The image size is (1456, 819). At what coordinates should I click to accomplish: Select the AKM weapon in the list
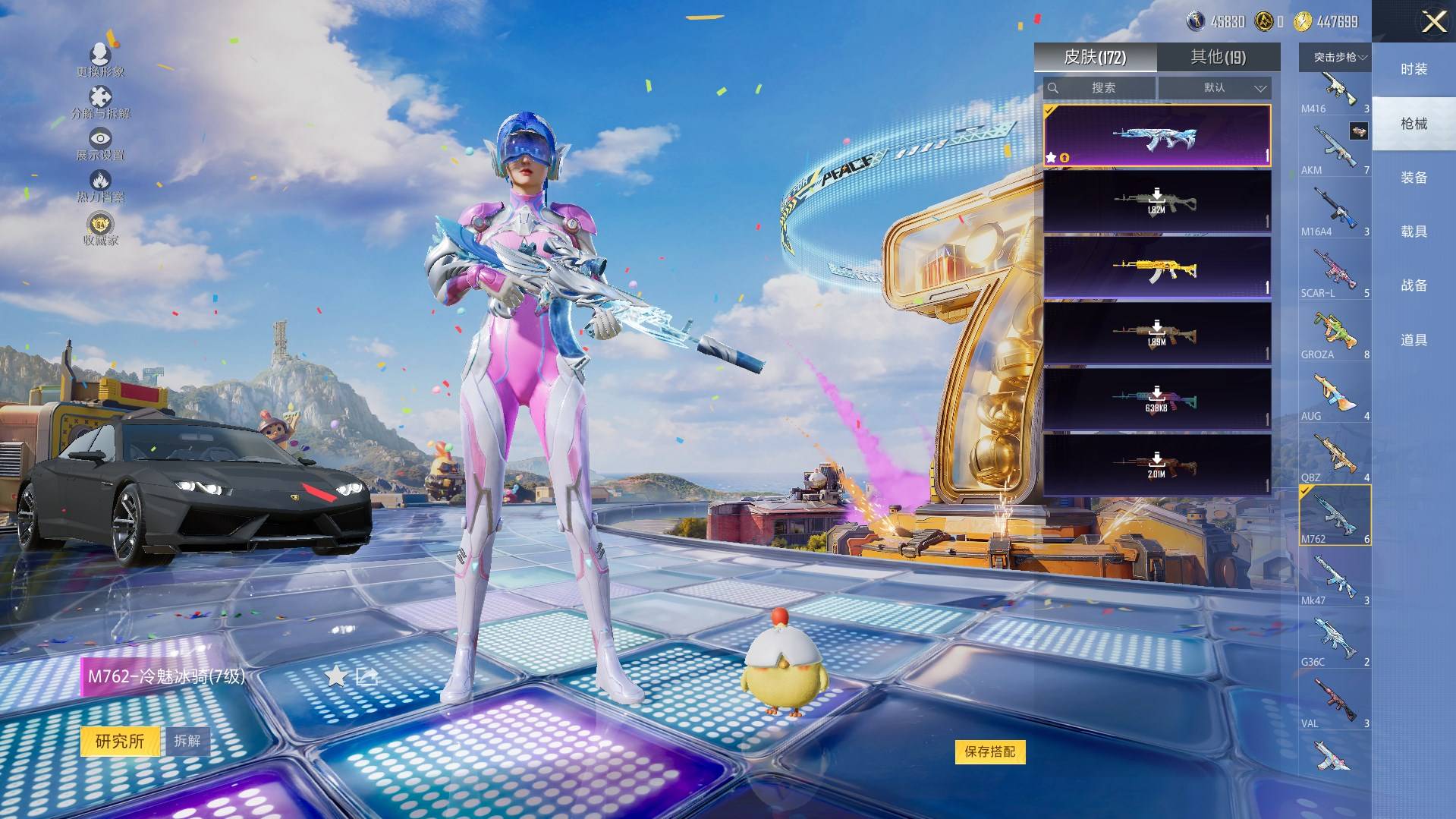[x=1335, y=150]
